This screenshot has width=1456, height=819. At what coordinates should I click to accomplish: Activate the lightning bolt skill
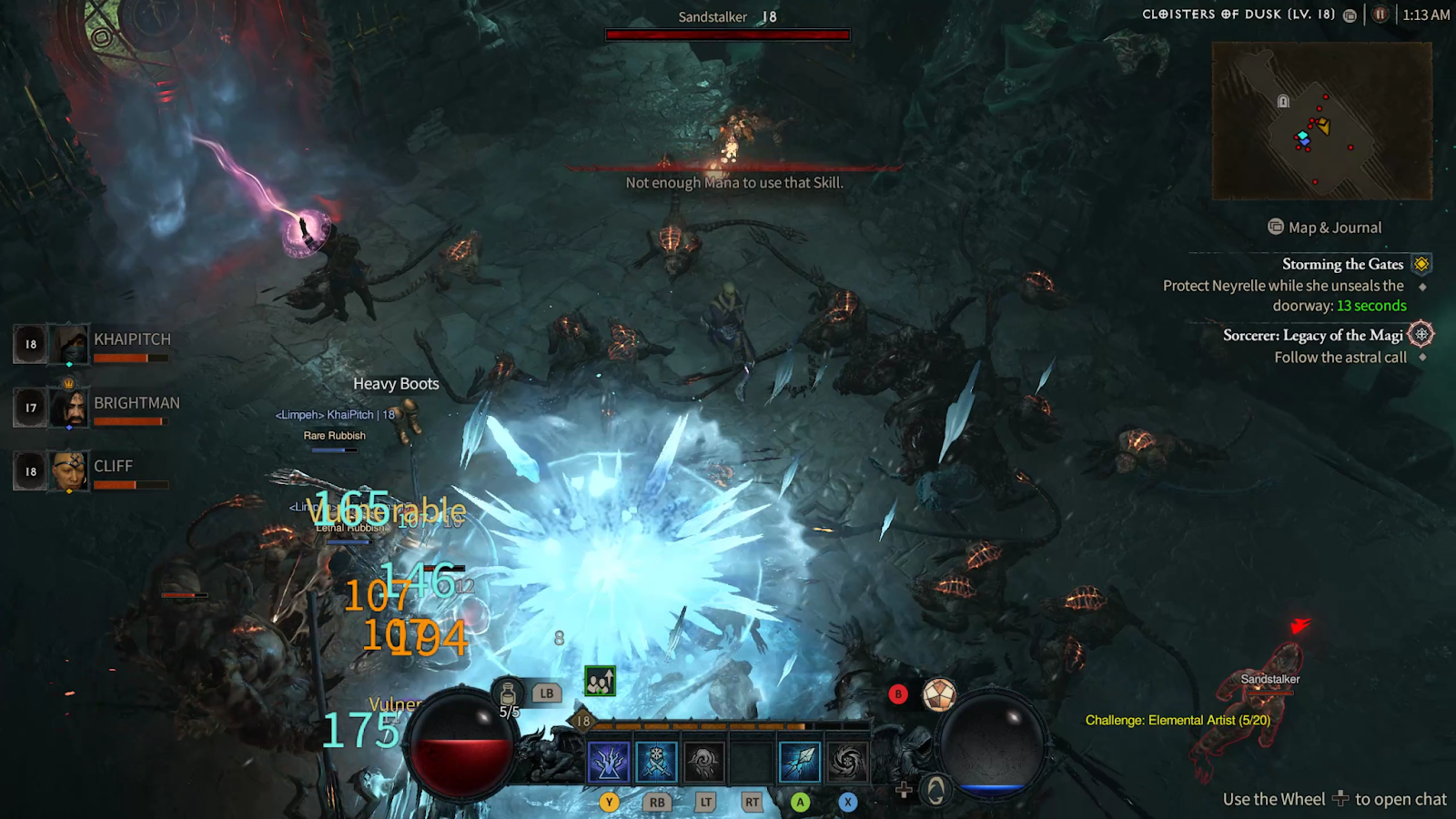pyautogui.click(x=609, y=762)
